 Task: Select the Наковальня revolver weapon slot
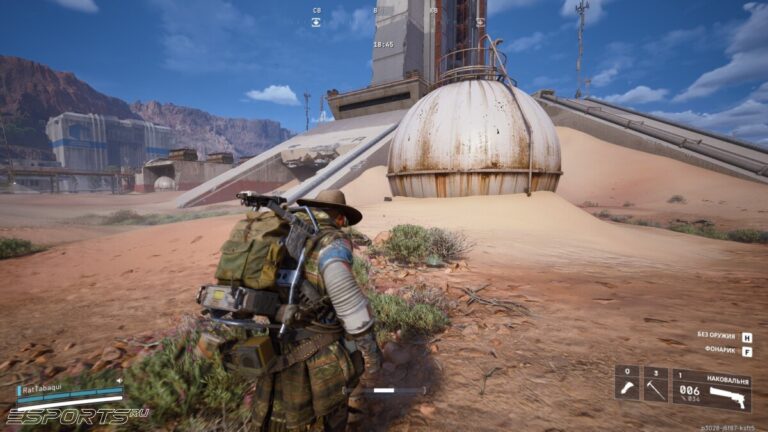[x=711, y=389]
